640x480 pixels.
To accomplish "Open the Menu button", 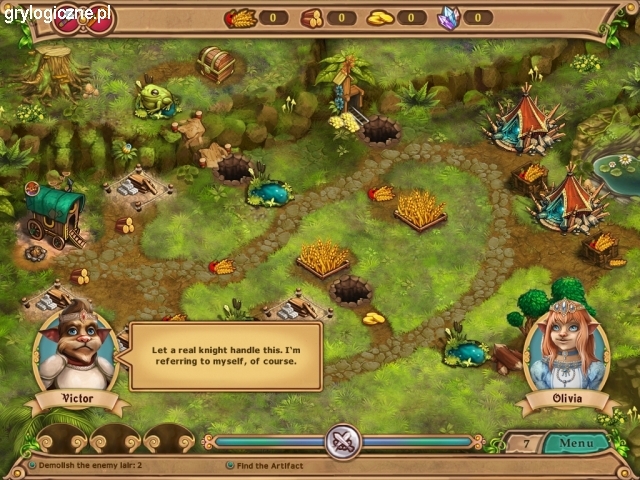I will [x=576, y=442].
